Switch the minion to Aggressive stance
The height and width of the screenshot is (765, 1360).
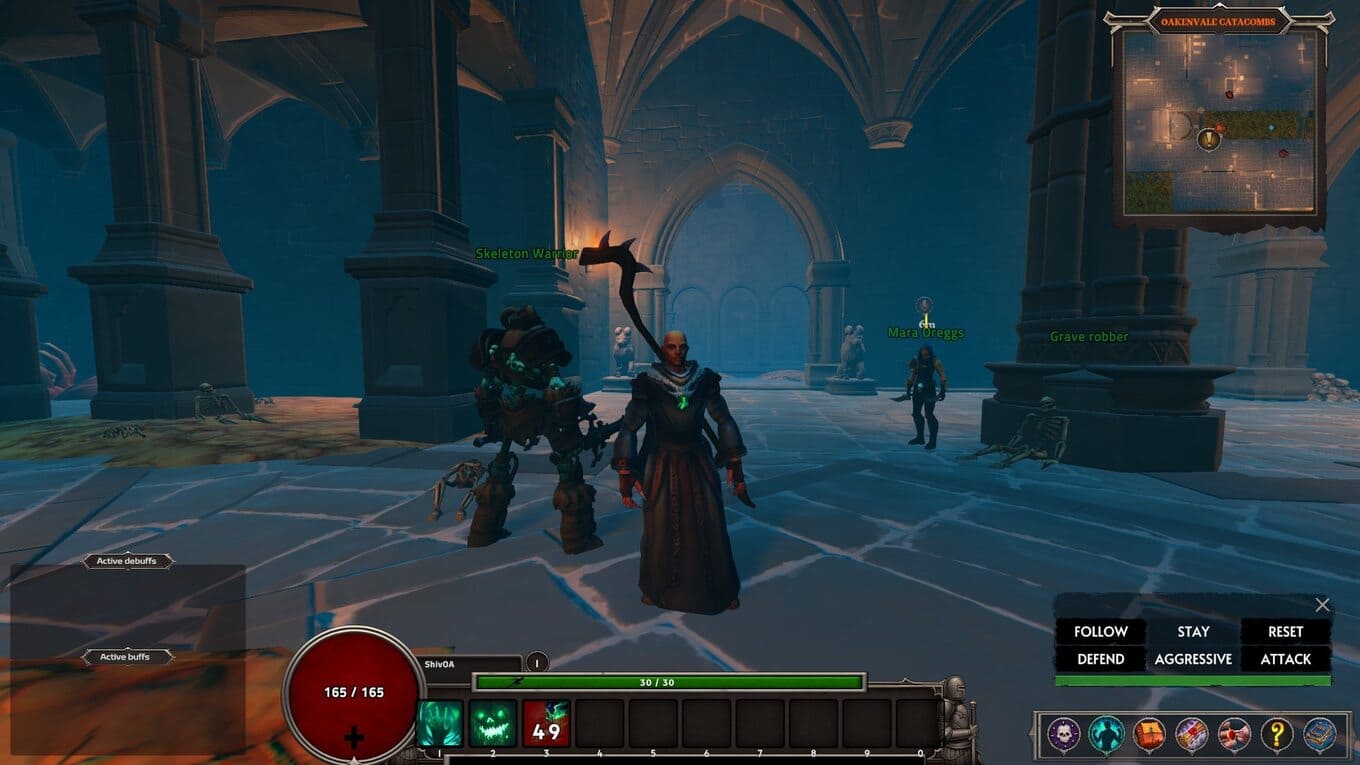[x=1193, y=659]
